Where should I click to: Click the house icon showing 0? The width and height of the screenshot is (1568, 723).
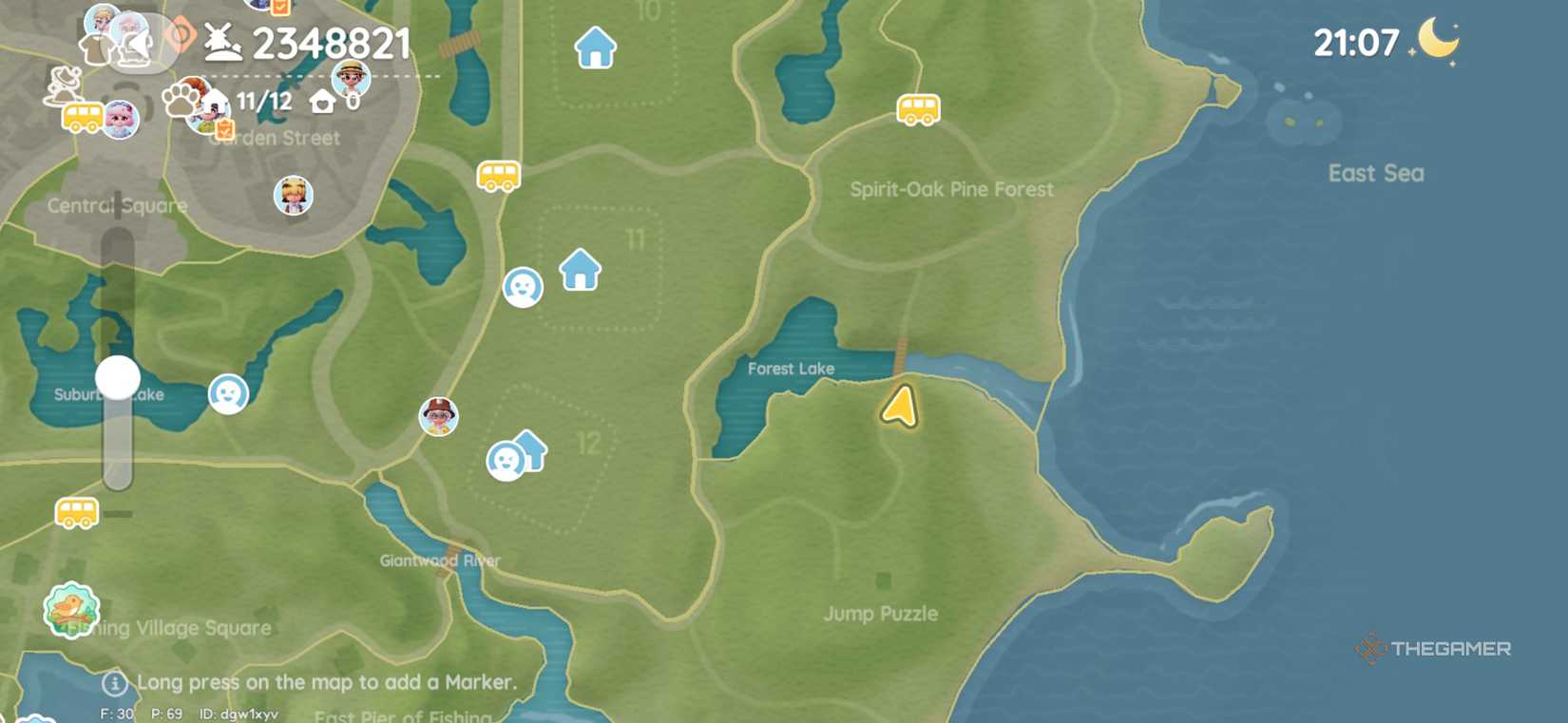[x=323, y=99]
